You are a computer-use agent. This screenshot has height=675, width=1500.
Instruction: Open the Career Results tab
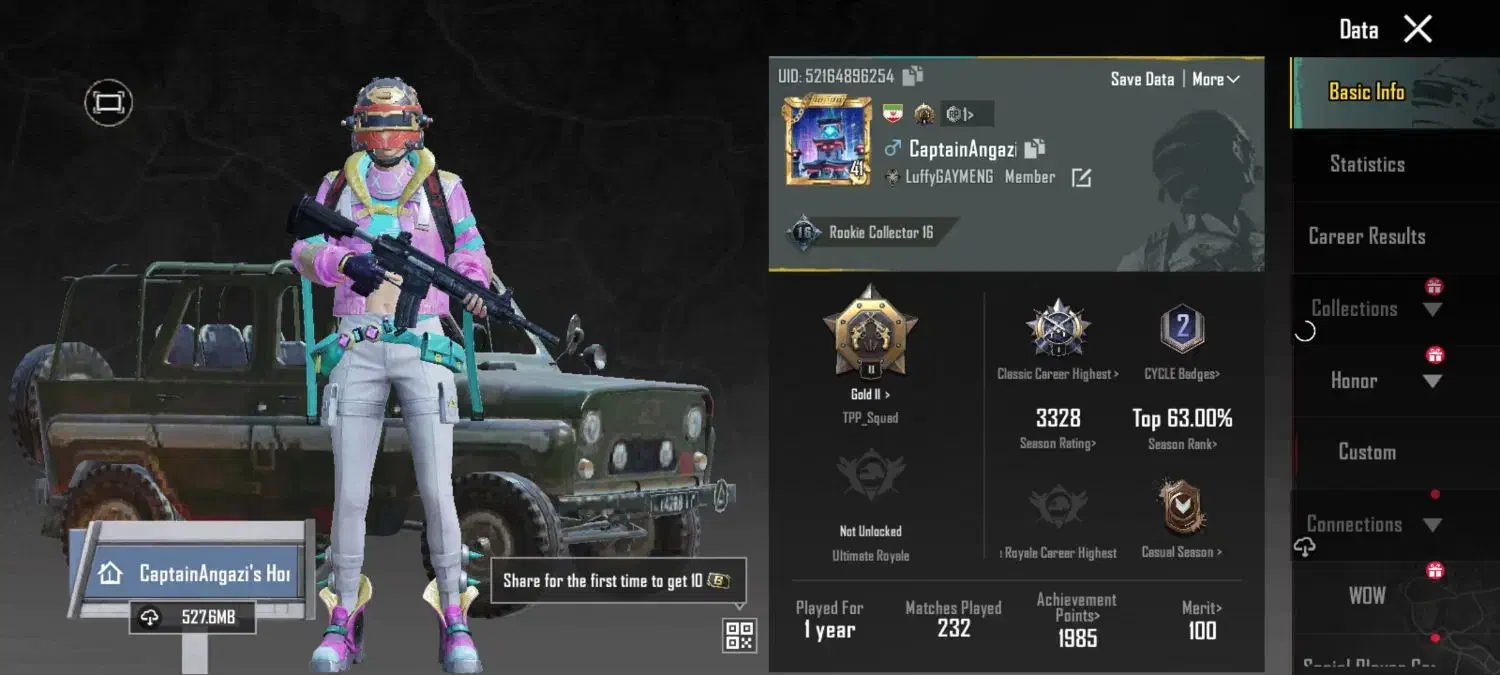click(x=1367, y=237)
